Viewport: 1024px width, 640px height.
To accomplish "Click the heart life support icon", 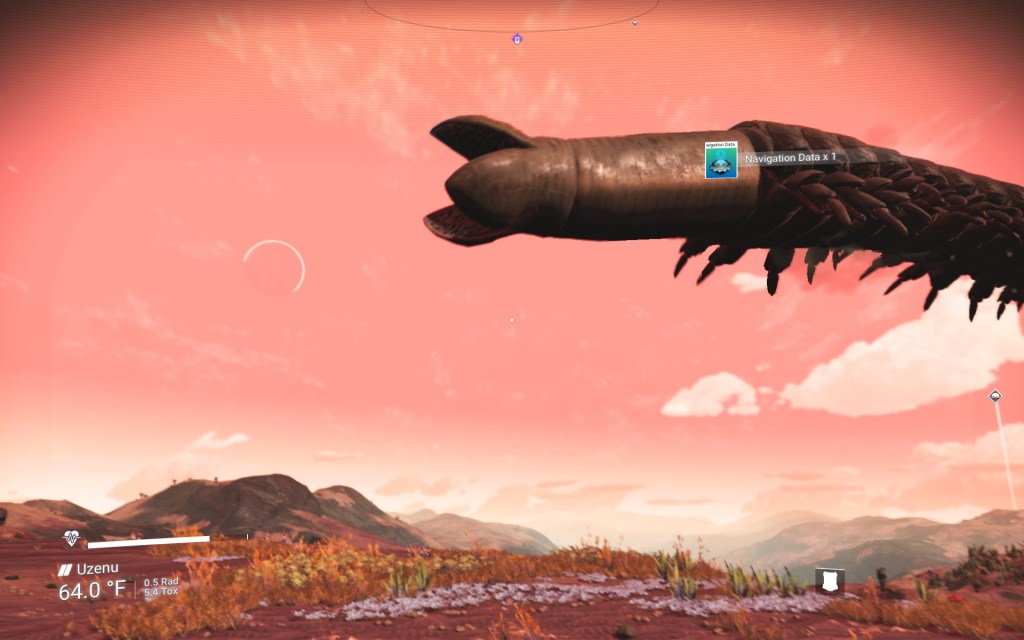I will [x=72, y=539].
